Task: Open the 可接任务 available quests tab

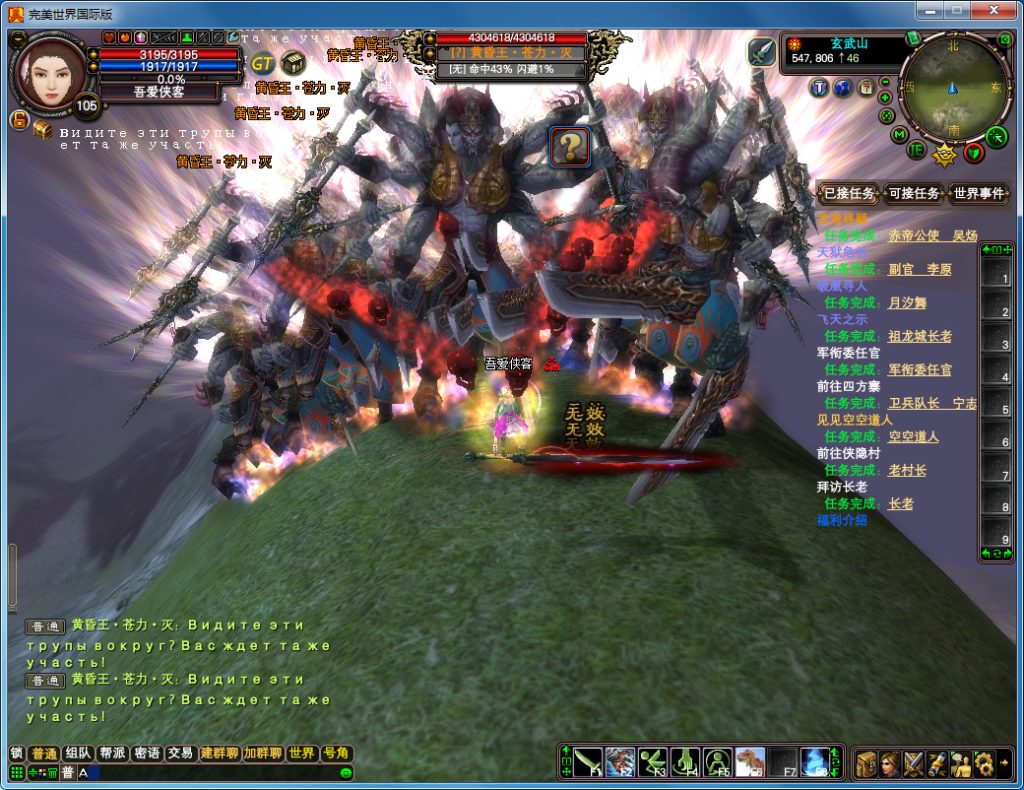Action: [913, 194]
